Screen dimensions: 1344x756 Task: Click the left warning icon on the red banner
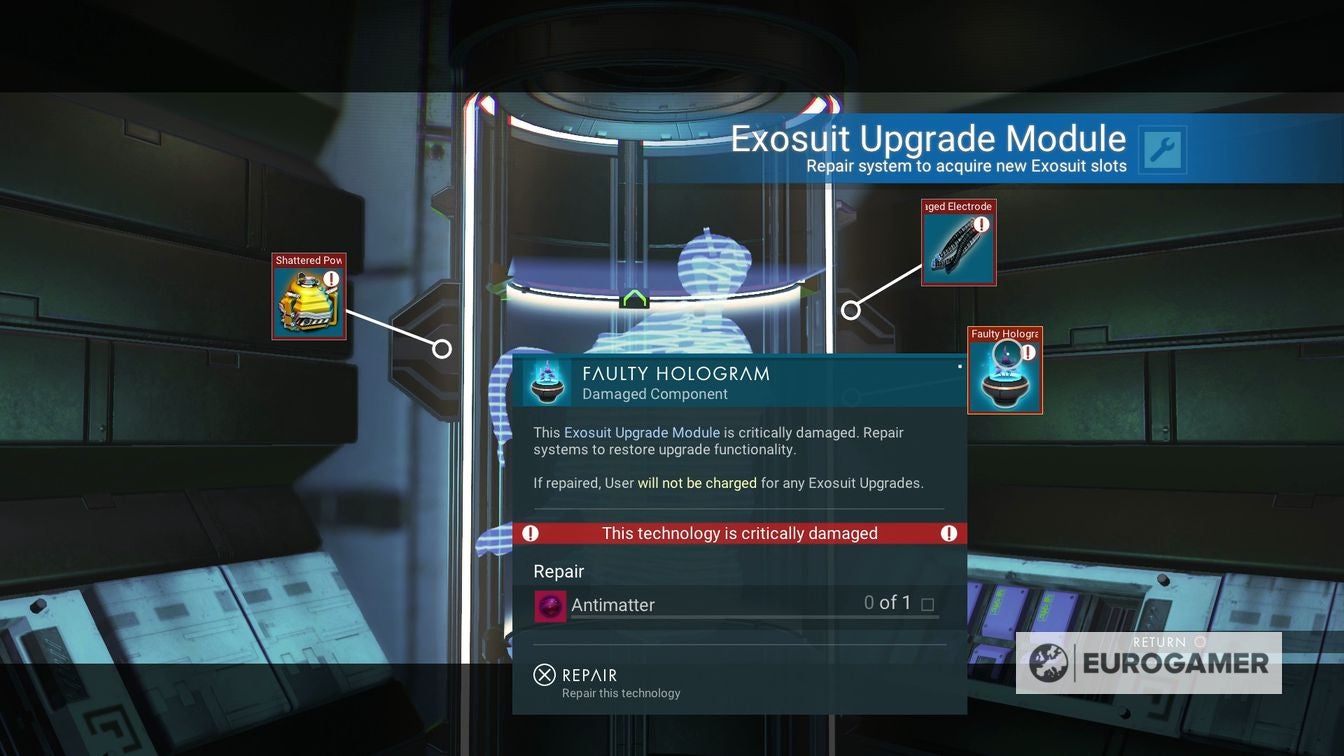[531, 533]
